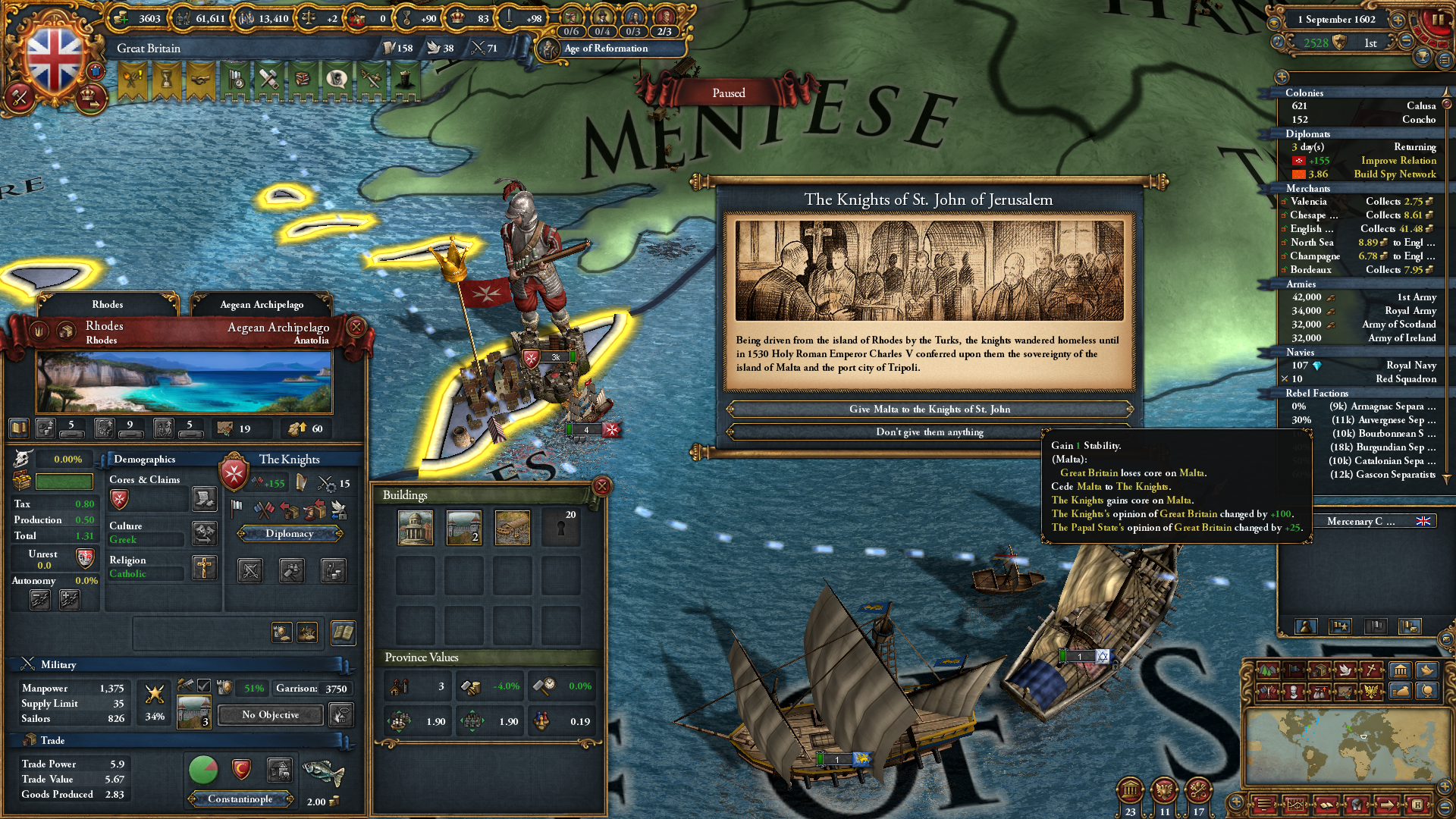
Task: Open the game menu with the hamburger icon
Action: (1265, 805)
